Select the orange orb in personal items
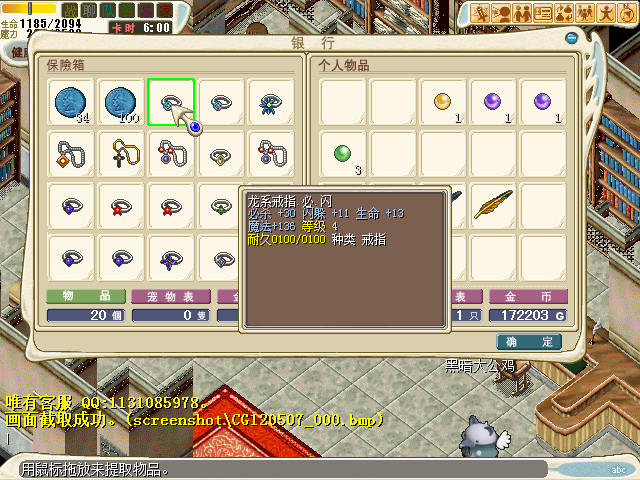 click(x=443, y=103)
